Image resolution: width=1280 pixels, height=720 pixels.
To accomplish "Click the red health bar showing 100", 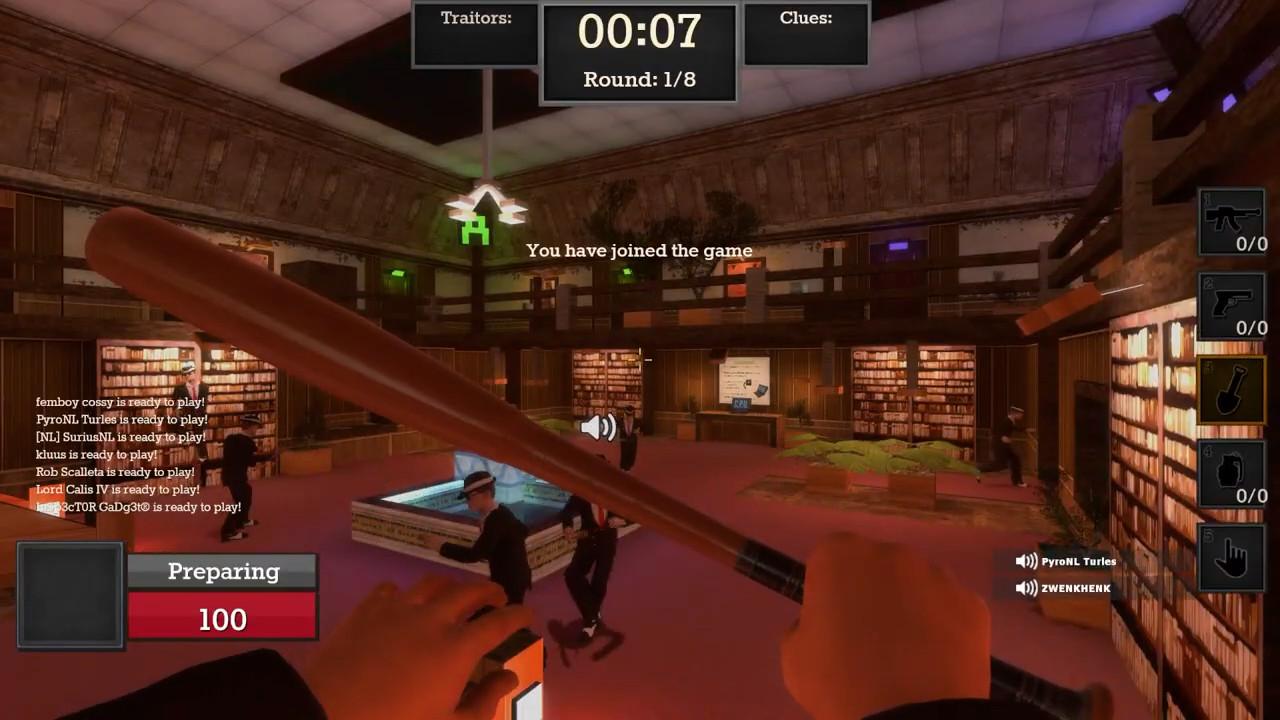I will coord(222,619).
